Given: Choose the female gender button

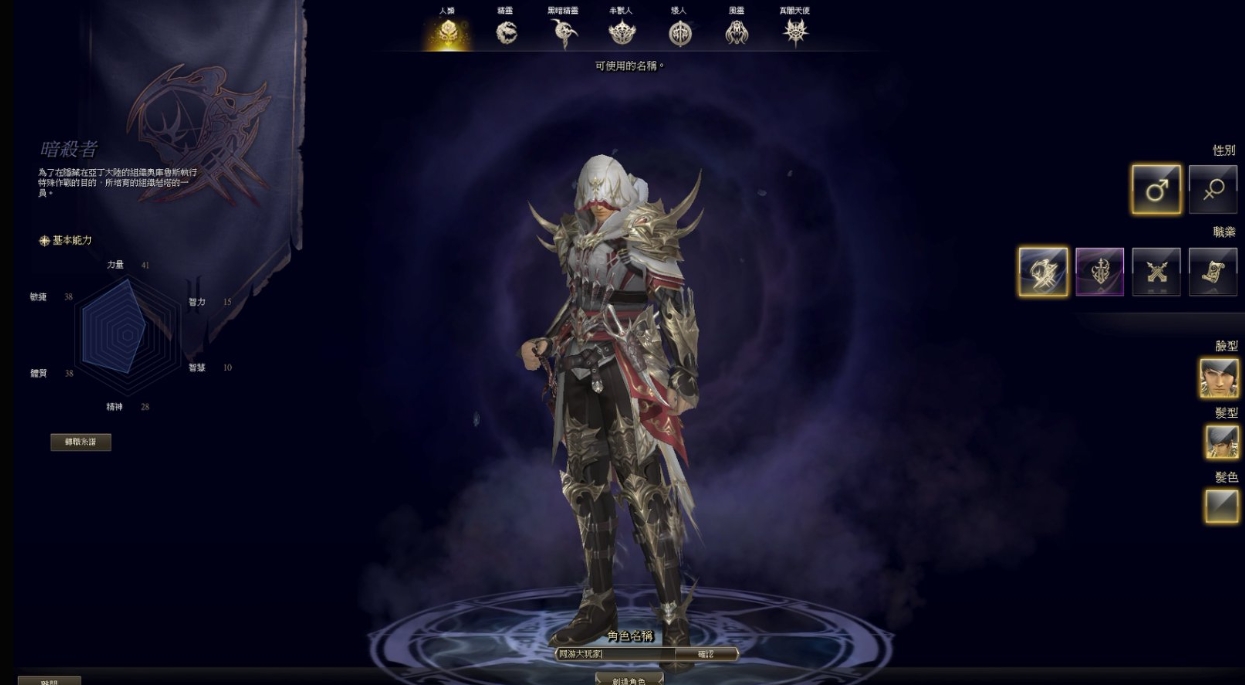Looking at the screenshot, I should pos(1213,190).
